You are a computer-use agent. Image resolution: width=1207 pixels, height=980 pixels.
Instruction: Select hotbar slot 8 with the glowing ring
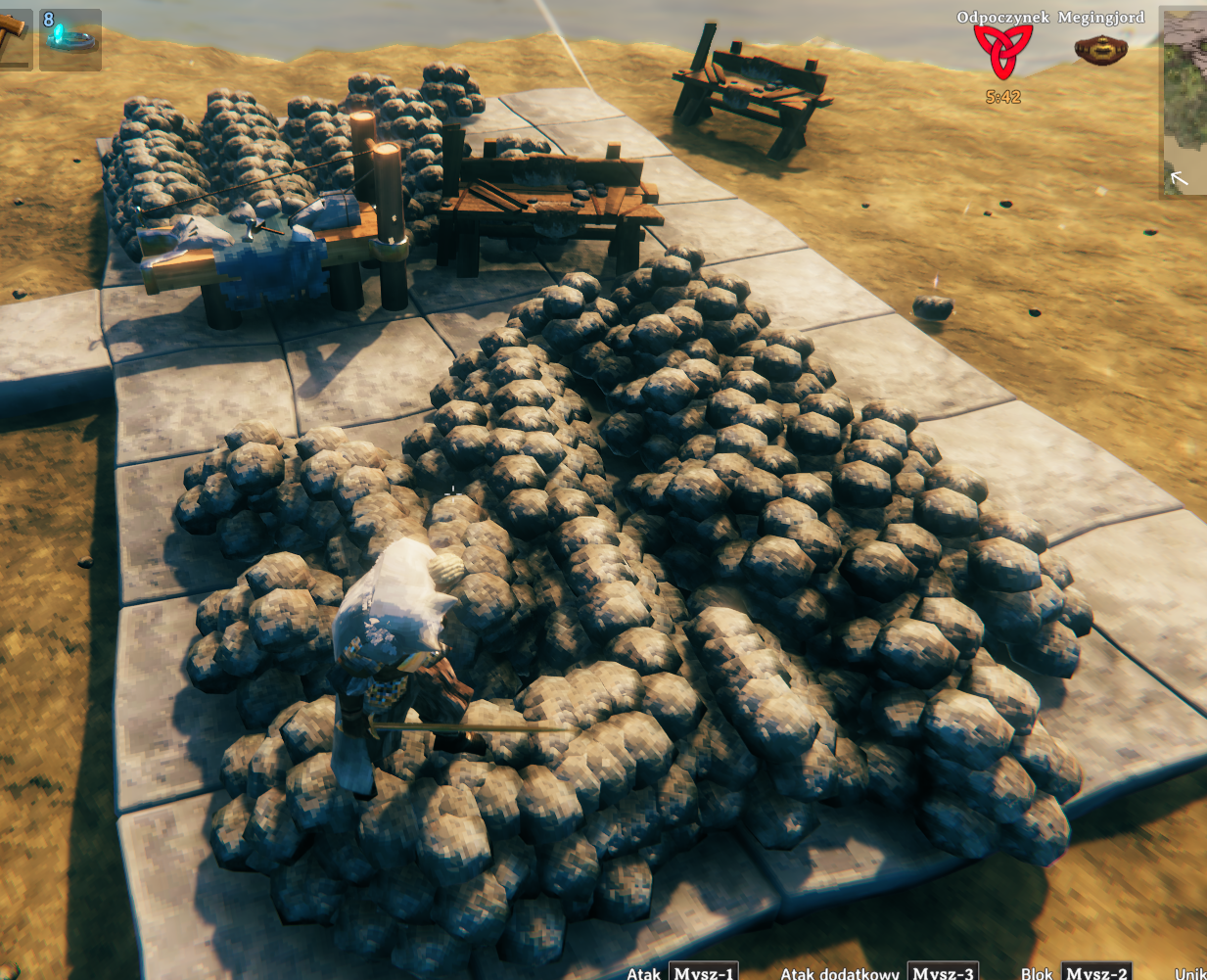[70, 39]
